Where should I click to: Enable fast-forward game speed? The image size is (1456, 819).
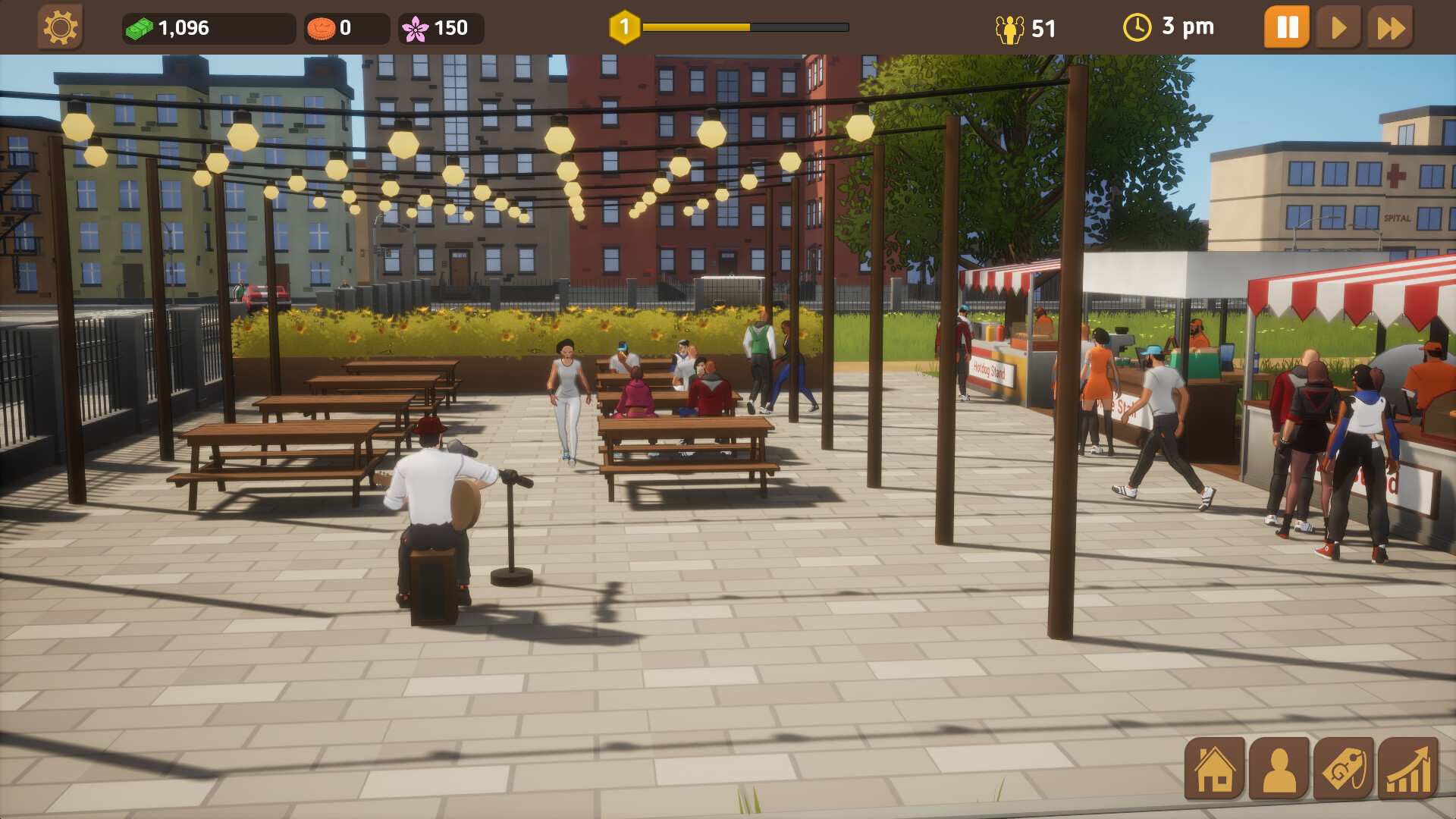pos(1390,27)
